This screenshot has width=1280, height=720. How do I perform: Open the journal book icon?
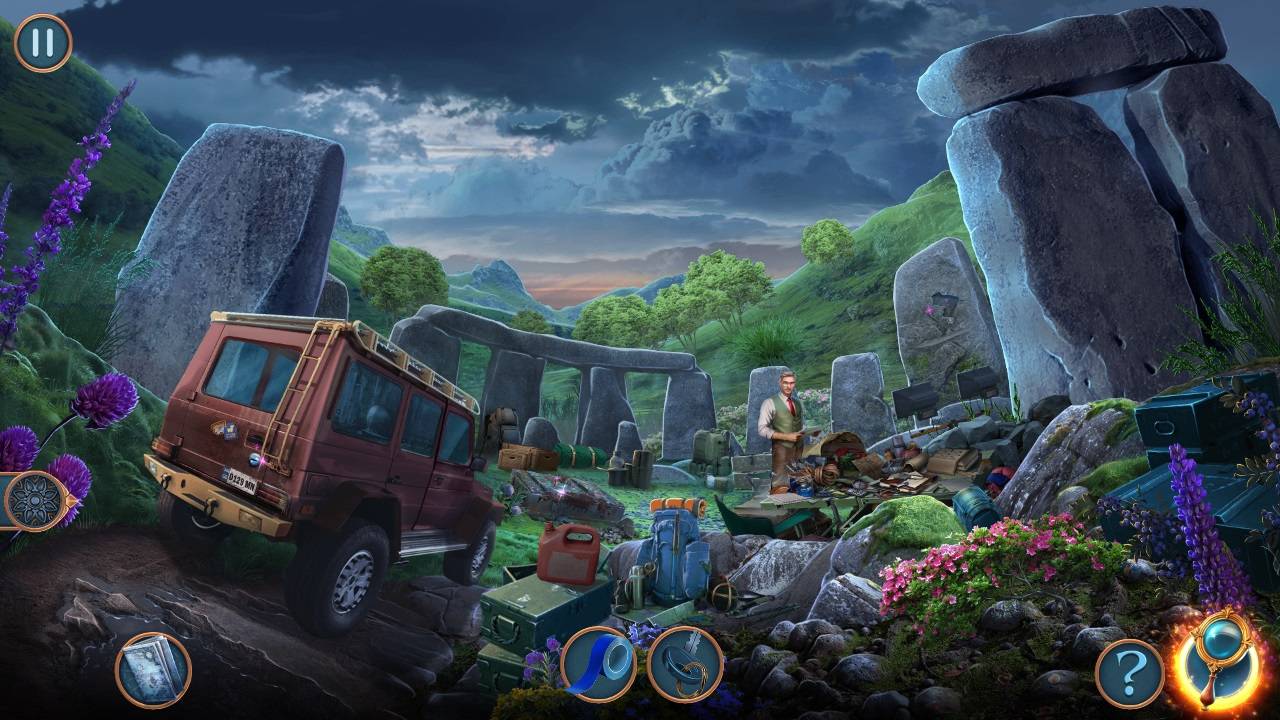153,669
